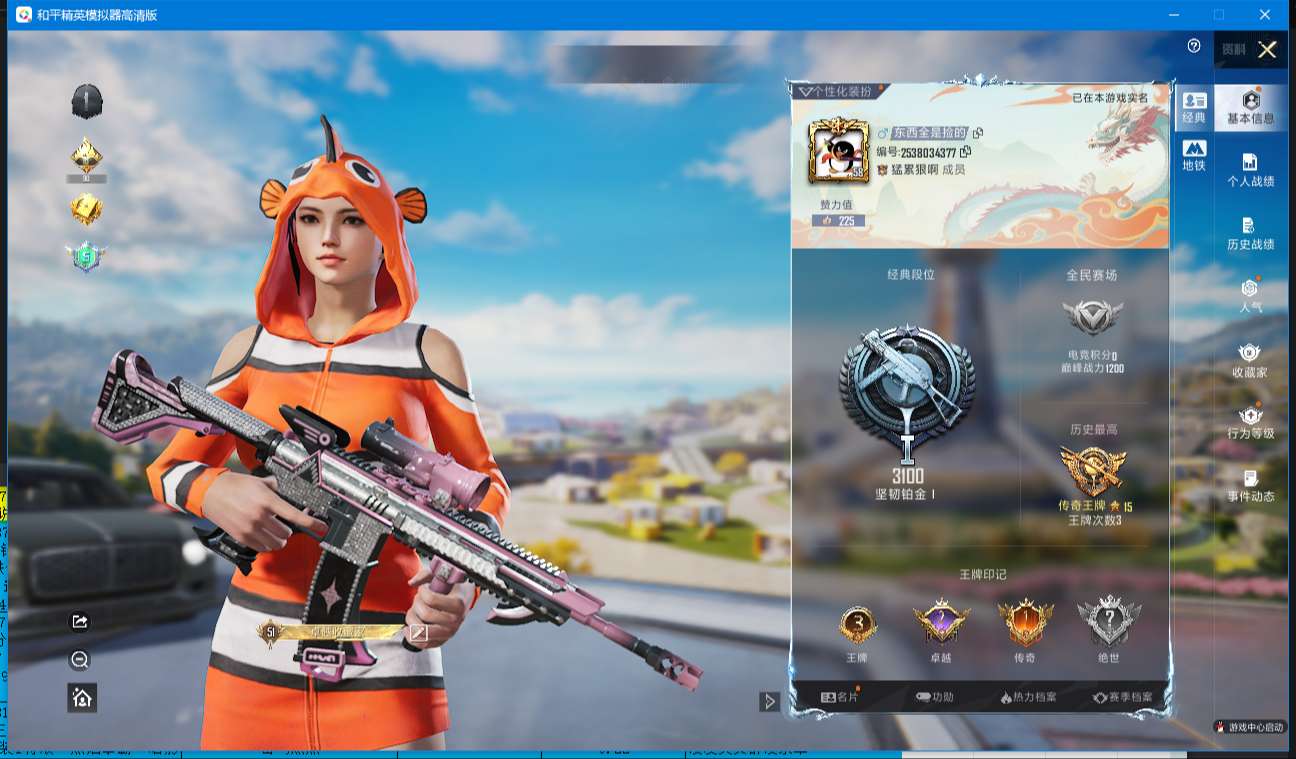Open the 收藏家 collector tab
The height and width of the screenshot is (759, 1296).
point(1250,360)
